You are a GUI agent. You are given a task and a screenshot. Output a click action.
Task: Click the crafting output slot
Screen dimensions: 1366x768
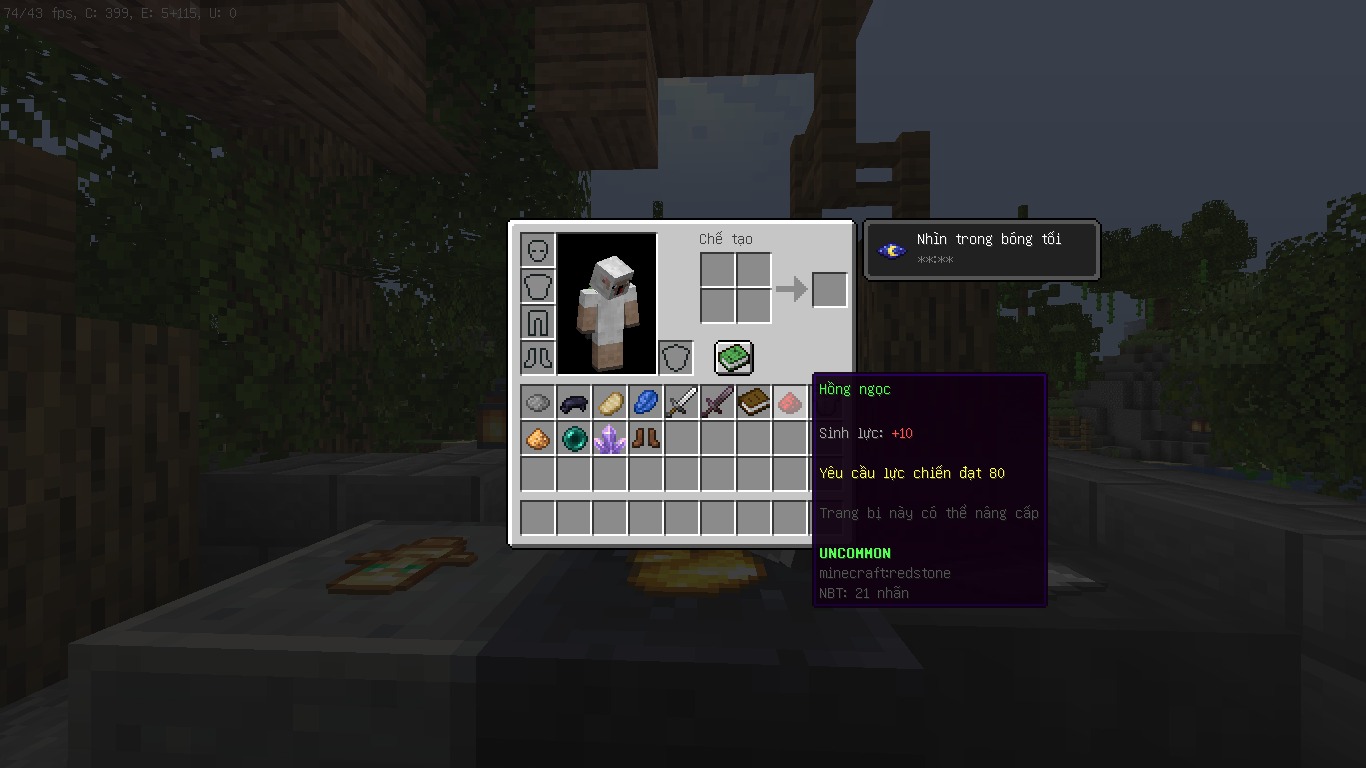click(x=830, y=290)
